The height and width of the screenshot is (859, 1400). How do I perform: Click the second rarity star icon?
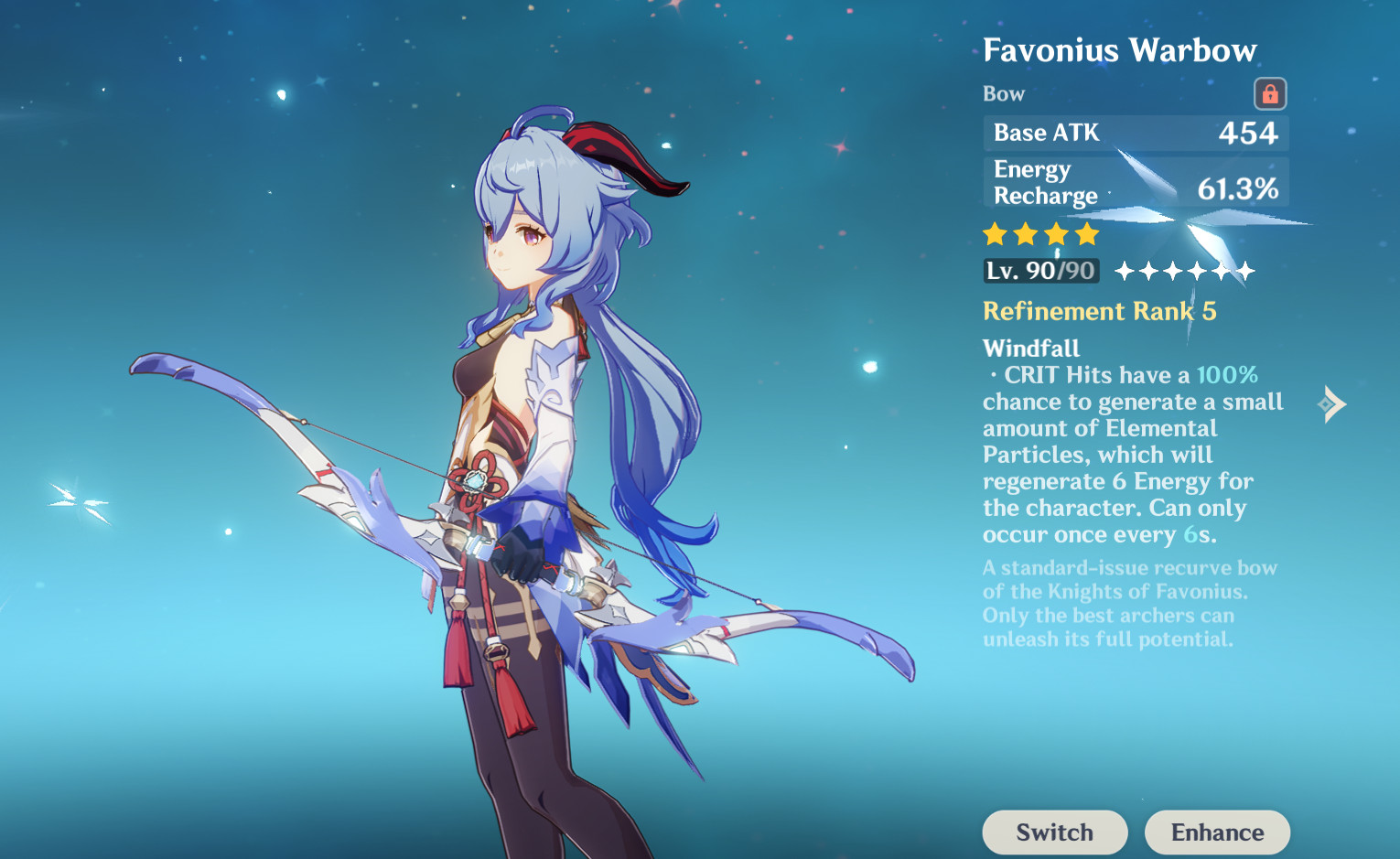(x=1025, y=234)
